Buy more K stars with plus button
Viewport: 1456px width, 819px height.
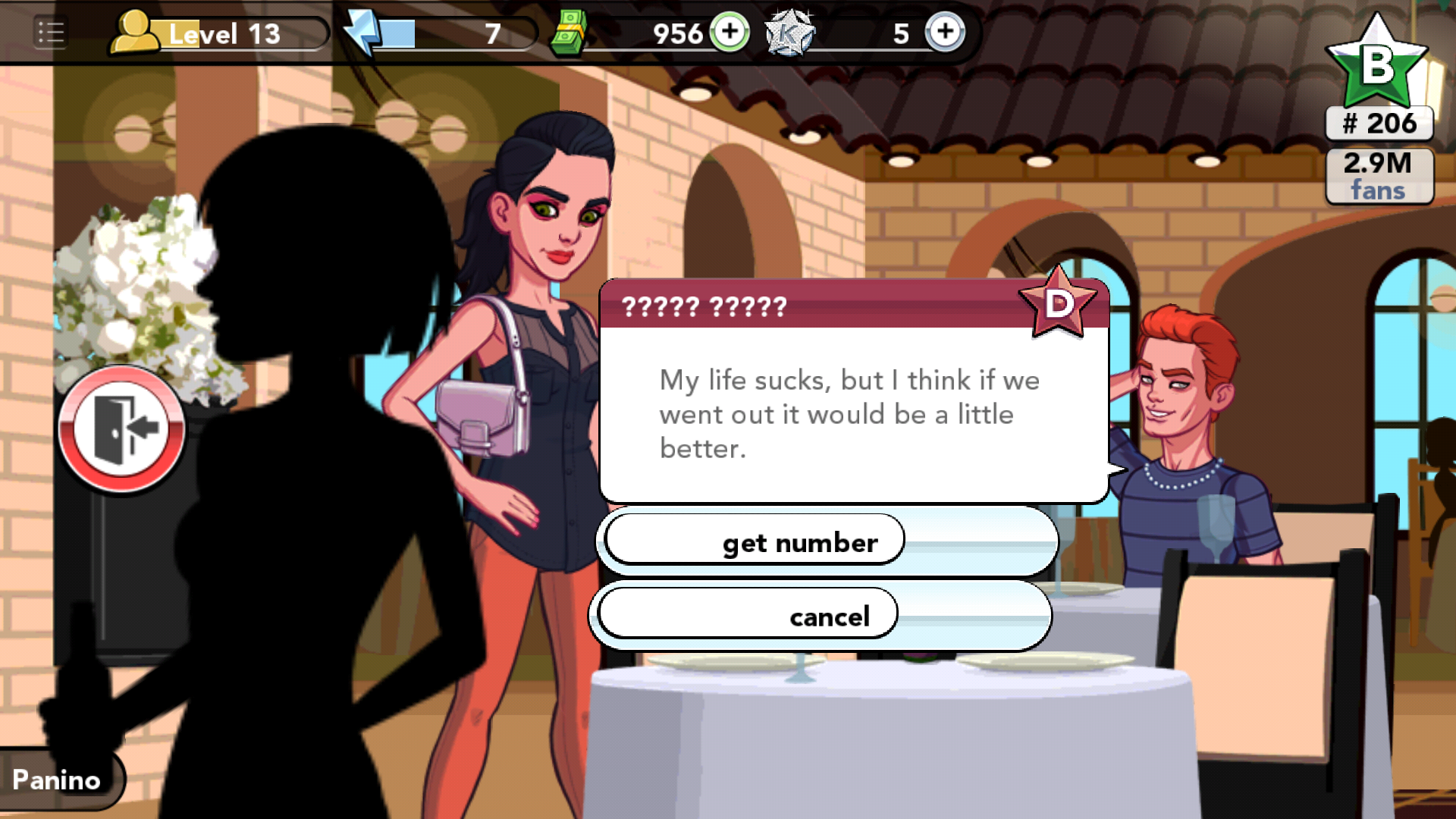[944, 32]
